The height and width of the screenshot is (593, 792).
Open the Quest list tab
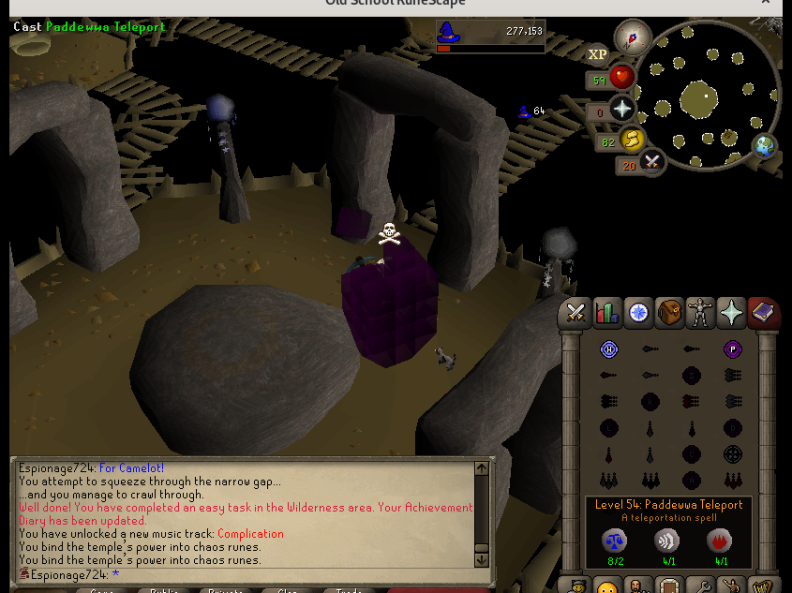(638, 314)
